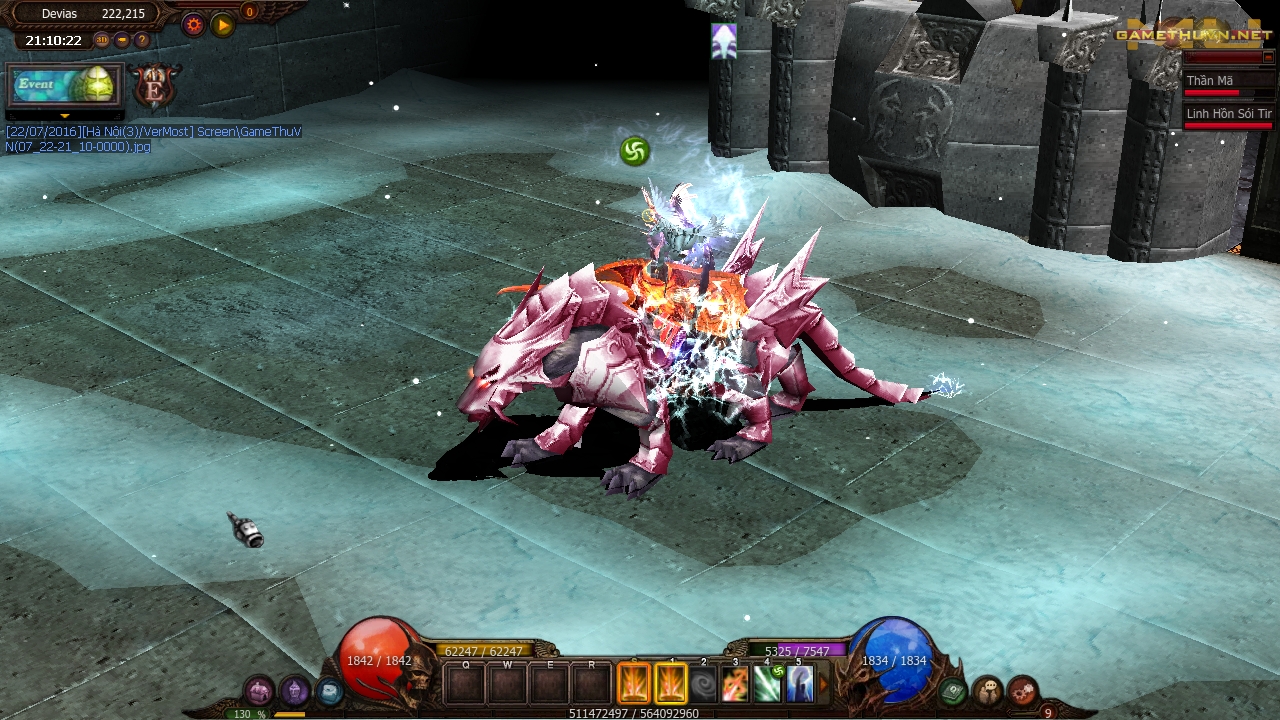Open the blue mail inbox icon
Image resolution: width=1280 pixels, height=720 pixels.
pos(330,690)
